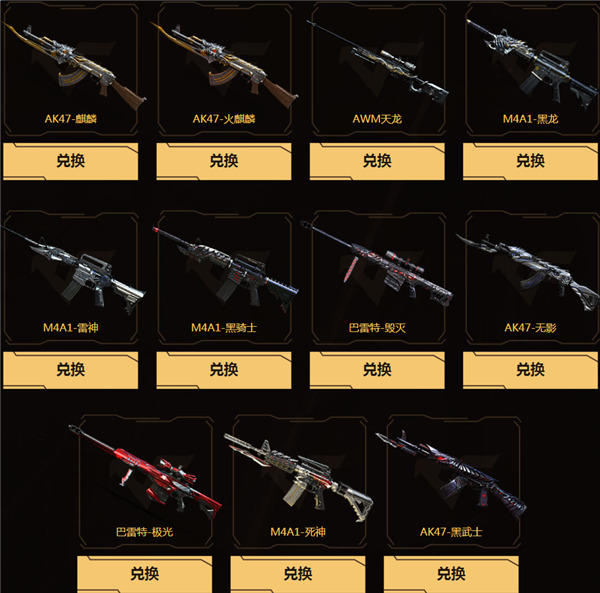Viewport: 600px width, 593px height.
Task: Redeem the red 巴雷特-极光 rifle
Action: (x=144, y=574)
